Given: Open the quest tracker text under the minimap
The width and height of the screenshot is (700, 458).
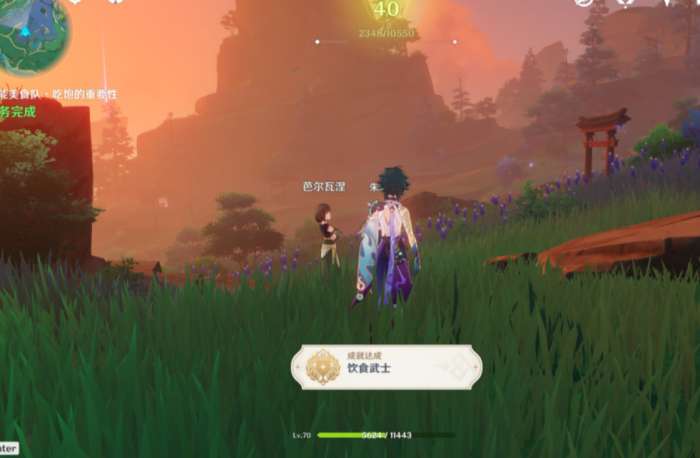Looking at the screenshot, I should click(x=58, y=95).
